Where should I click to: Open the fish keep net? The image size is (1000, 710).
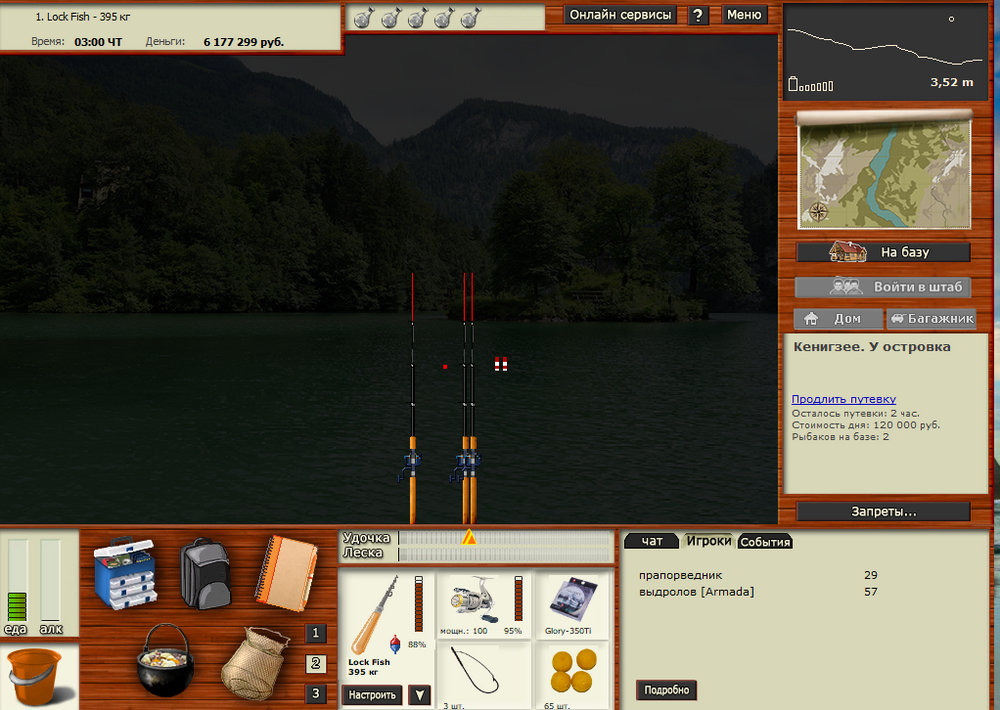pyautogui.click(x=253, y=666)
